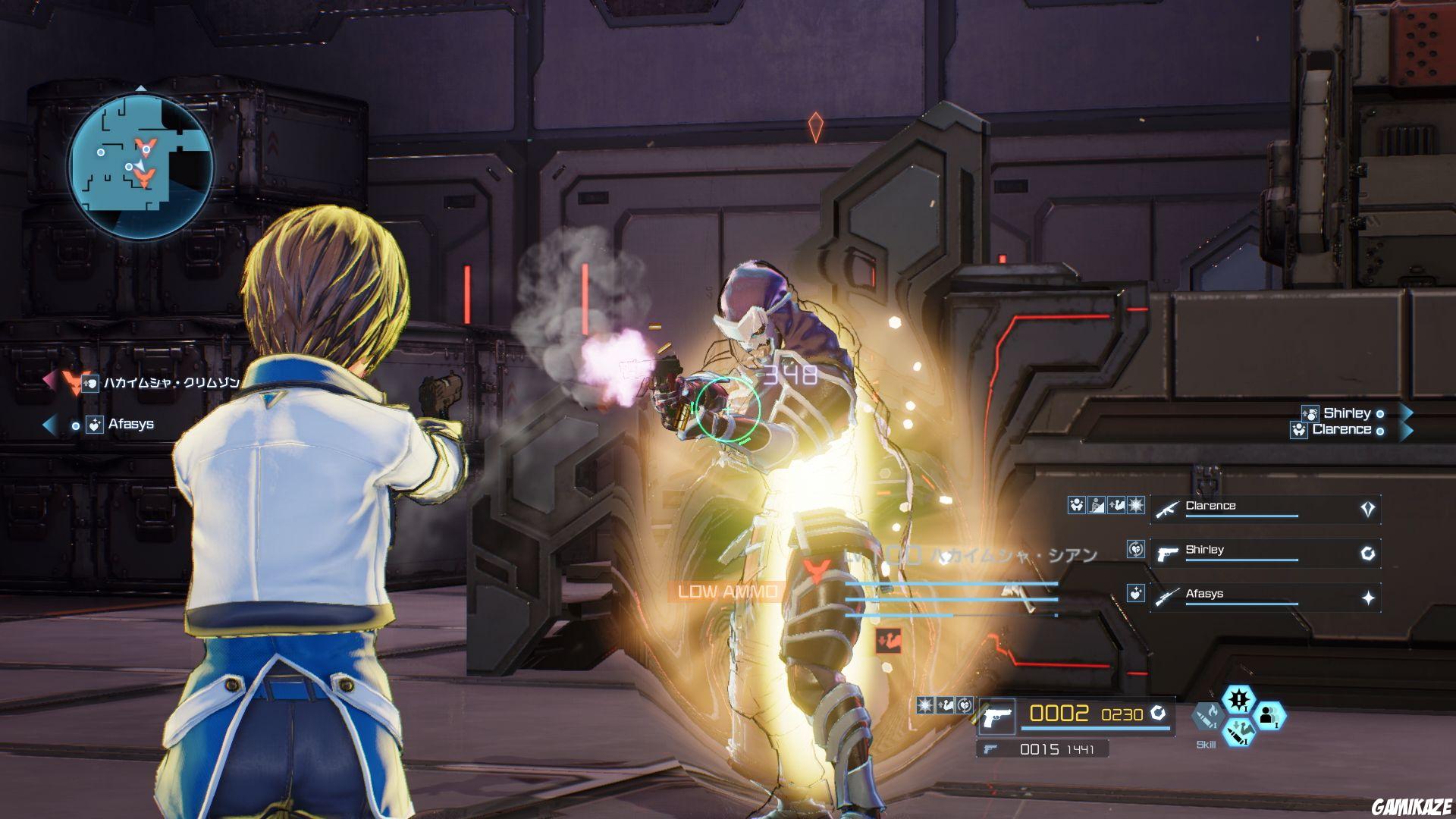Screen dimensions: 1456x819
Task: Click the reserve pistol slot icon
Action: pyautogui.click(x=990, y=749)
